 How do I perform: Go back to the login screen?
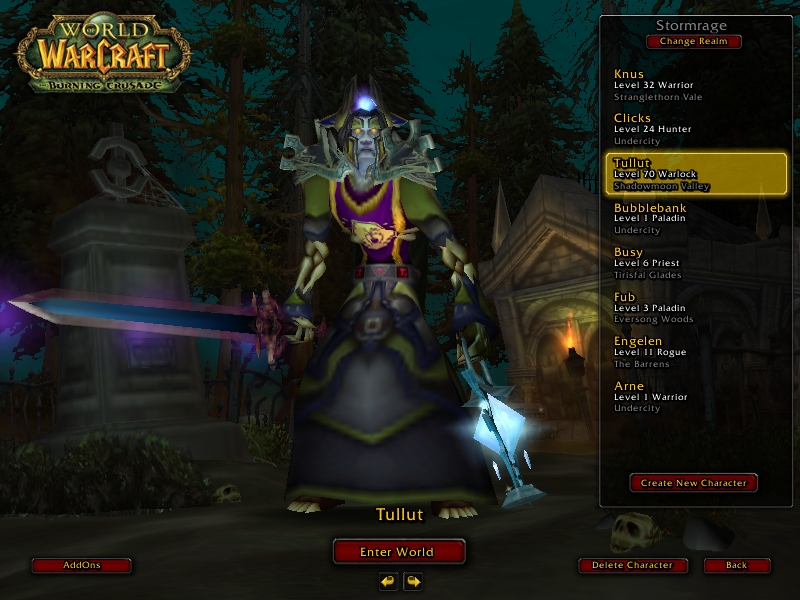[x=737, y=565]
